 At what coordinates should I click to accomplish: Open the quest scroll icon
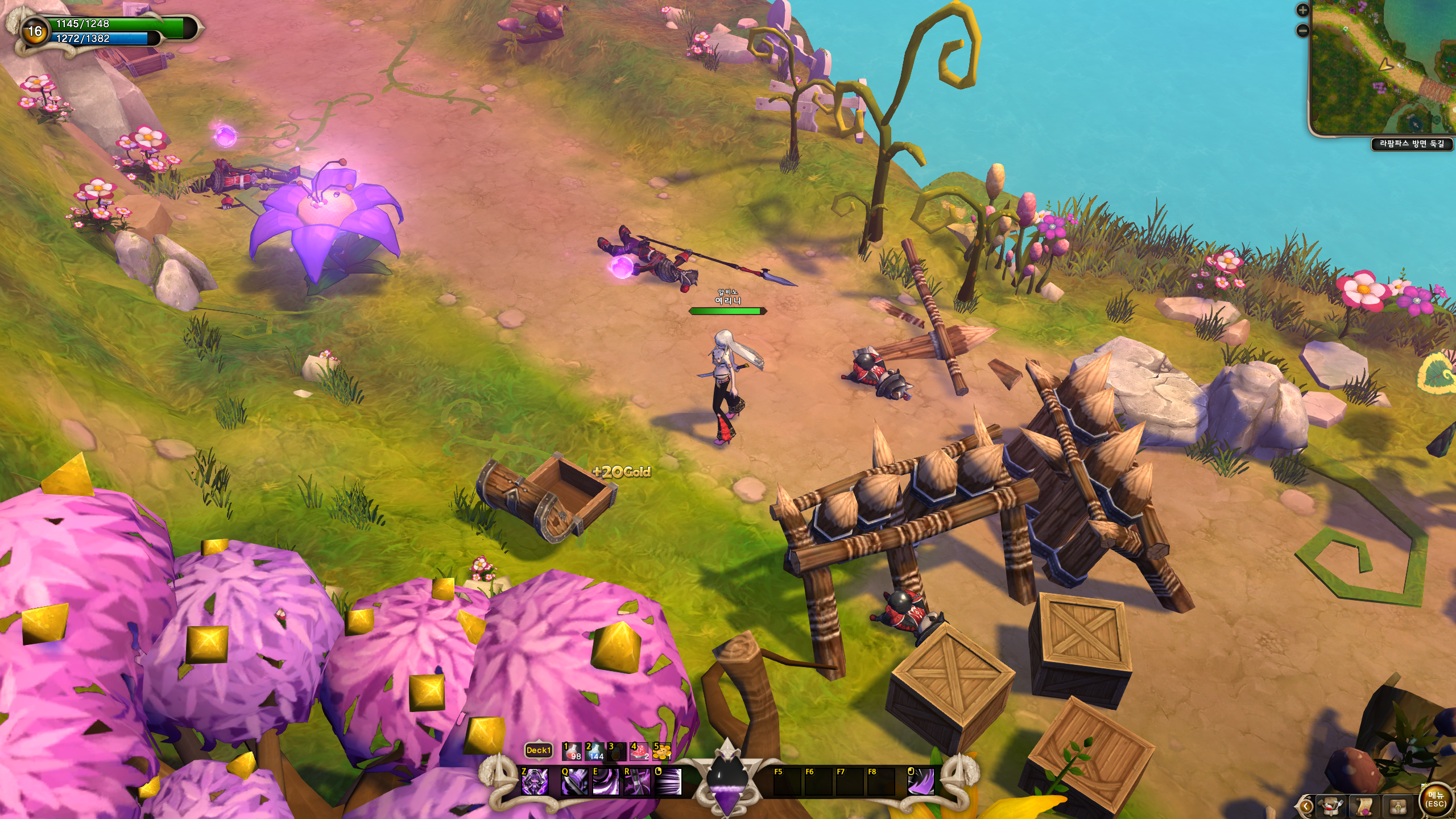pyautogui.click(x=1364, y=806)
